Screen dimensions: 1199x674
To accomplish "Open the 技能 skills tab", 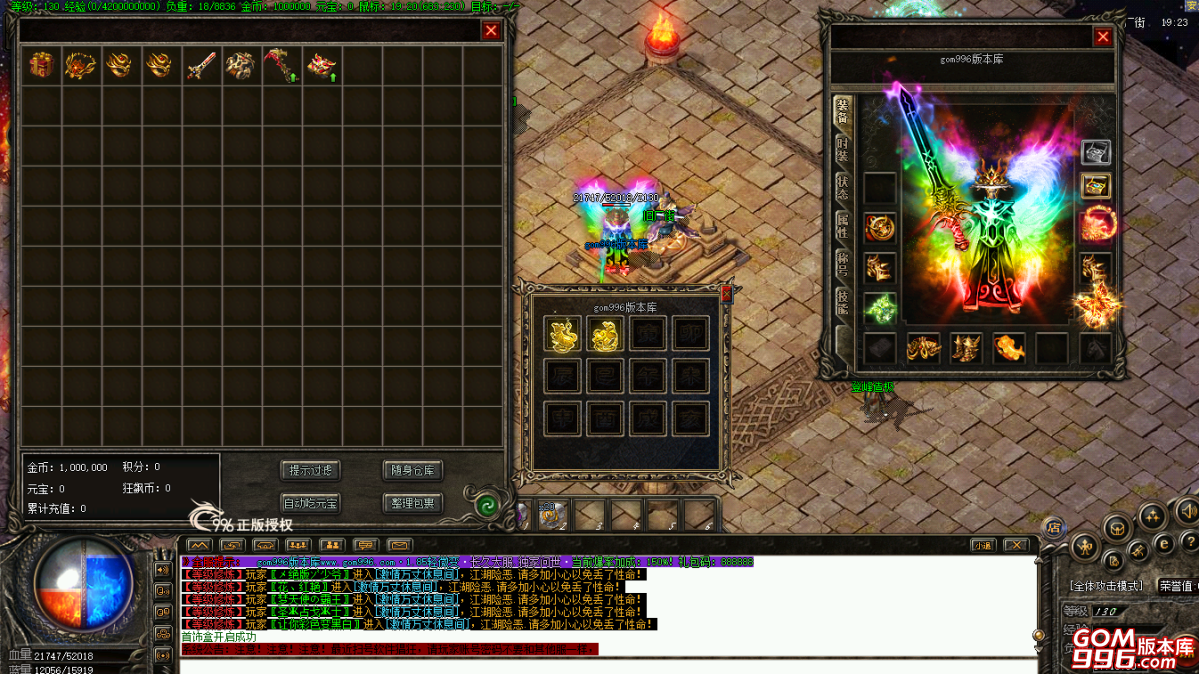I will (842, 302).
